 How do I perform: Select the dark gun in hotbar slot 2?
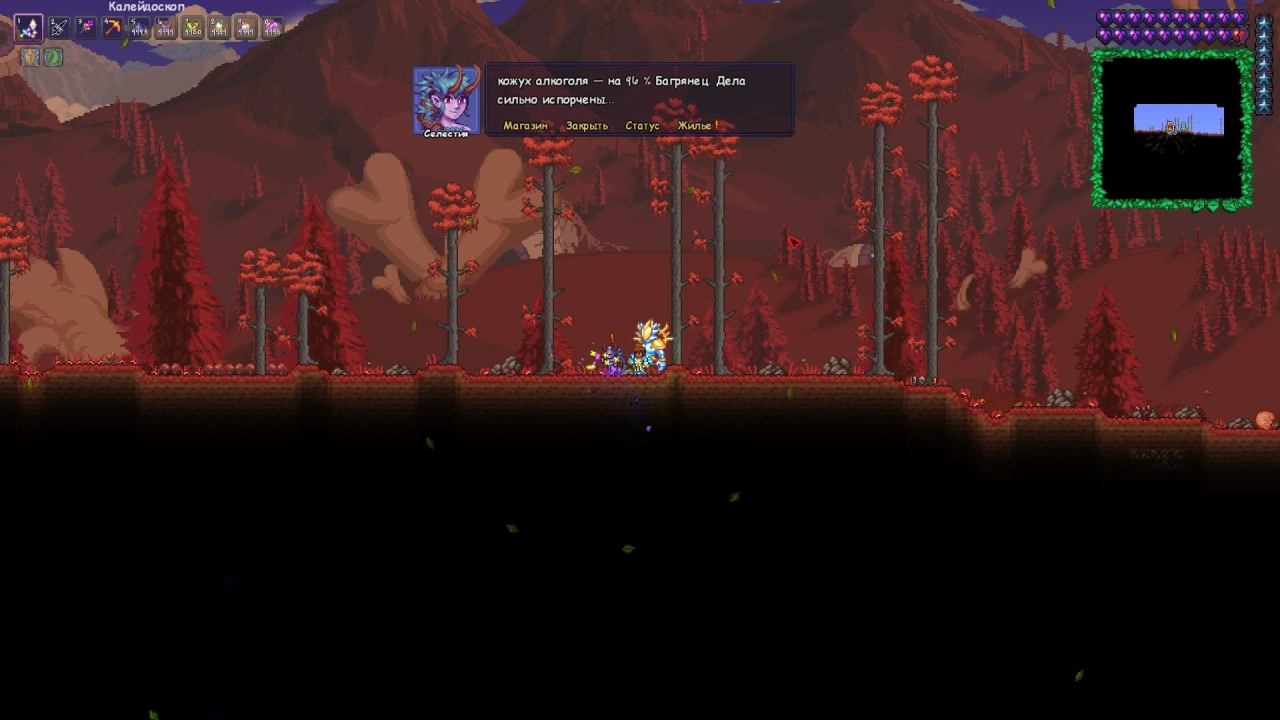click(59, 28)
